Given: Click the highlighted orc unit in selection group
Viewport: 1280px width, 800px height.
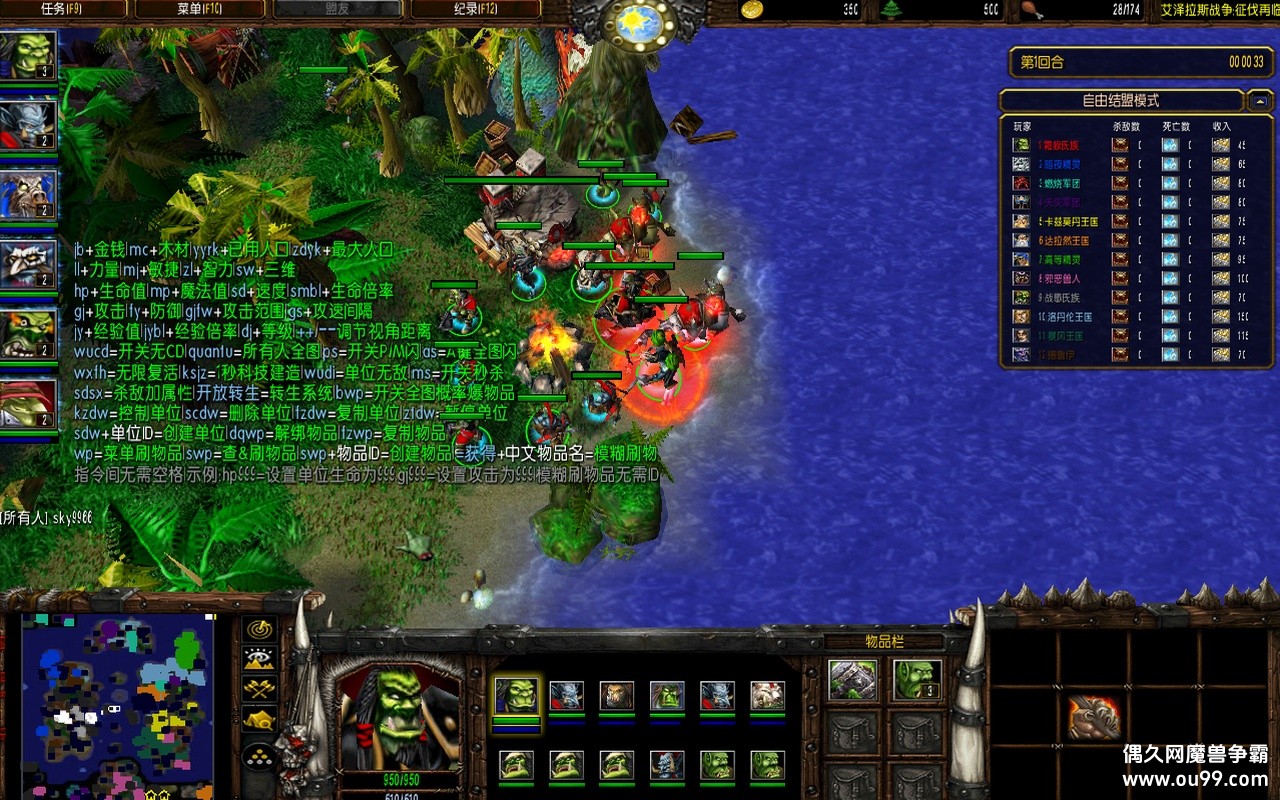Looking at the screenshot, I should click(517, 695).
